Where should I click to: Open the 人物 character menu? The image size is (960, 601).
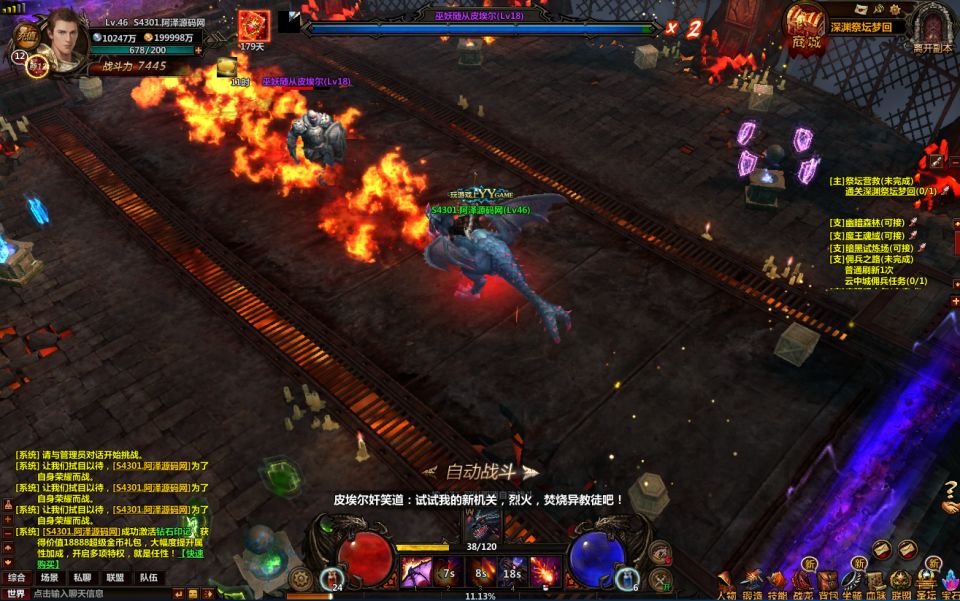(x=726, y=585)
